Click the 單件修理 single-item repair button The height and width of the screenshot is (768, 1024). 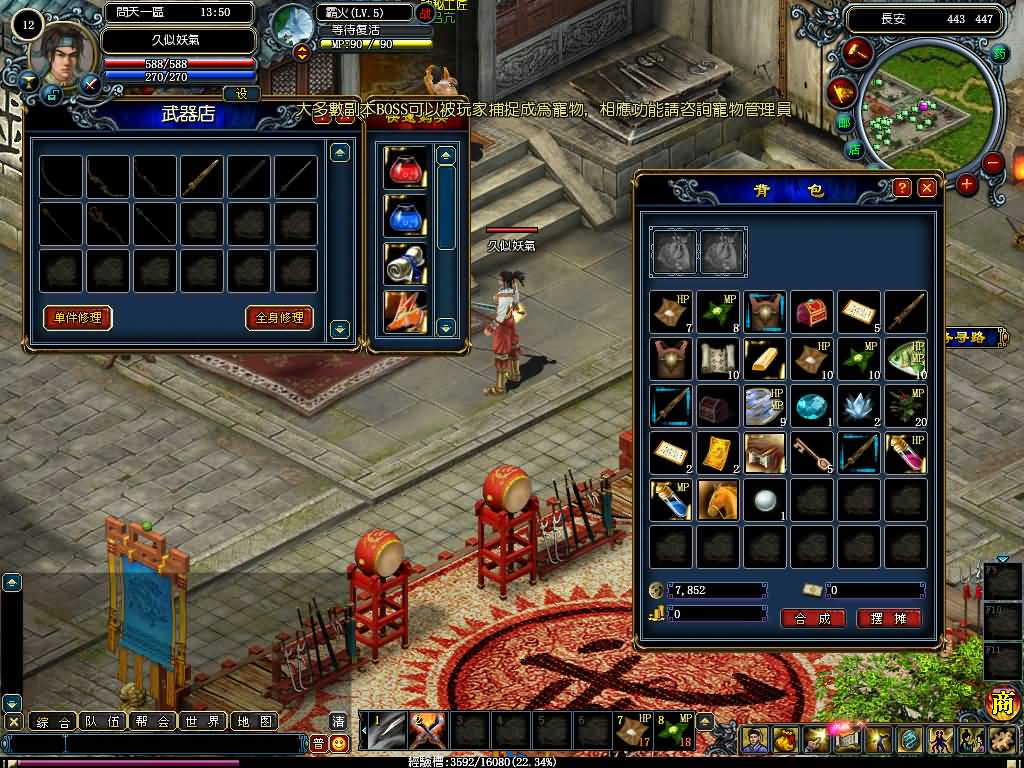click(x=77, y=318)
